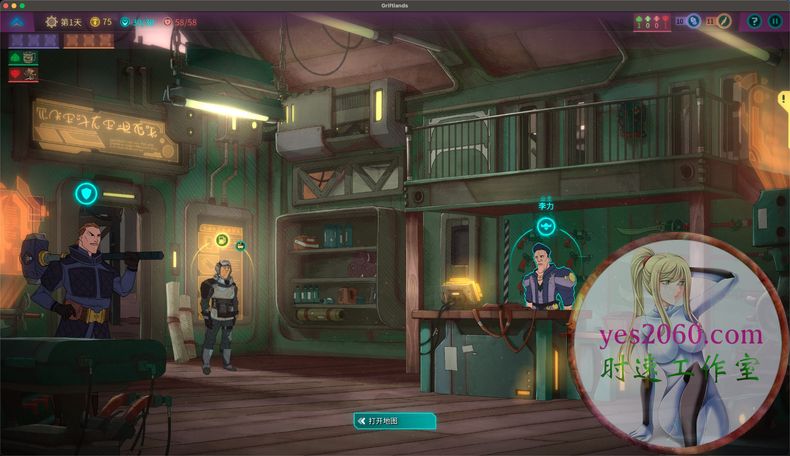The width and height of the screenshot is (790, 456).
Task: Open the day counter gear icon
Action: tap(52, 22)
